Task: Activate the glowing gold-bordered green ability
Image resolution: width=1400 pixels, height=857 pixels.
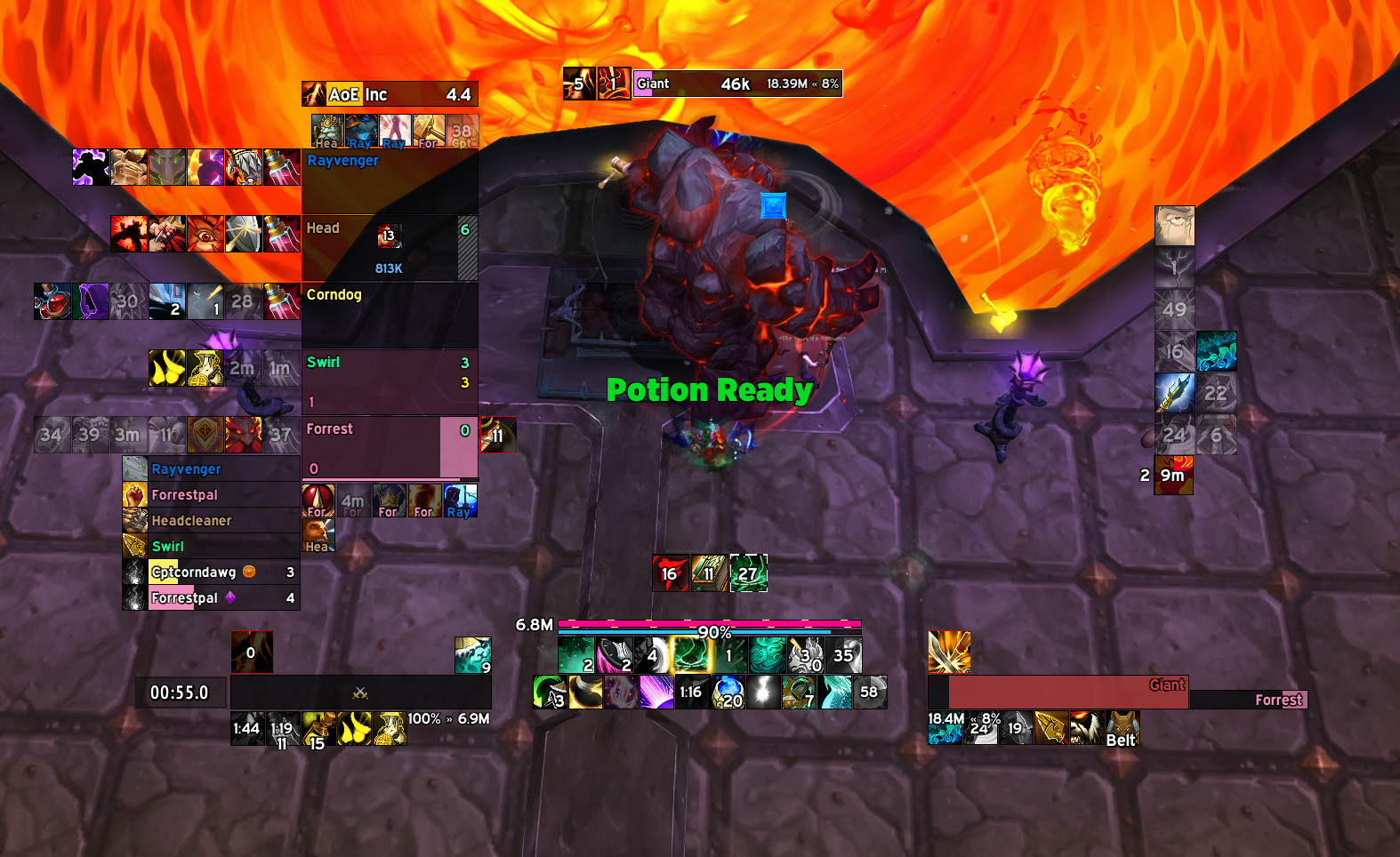Action: (x=690, y=655)
